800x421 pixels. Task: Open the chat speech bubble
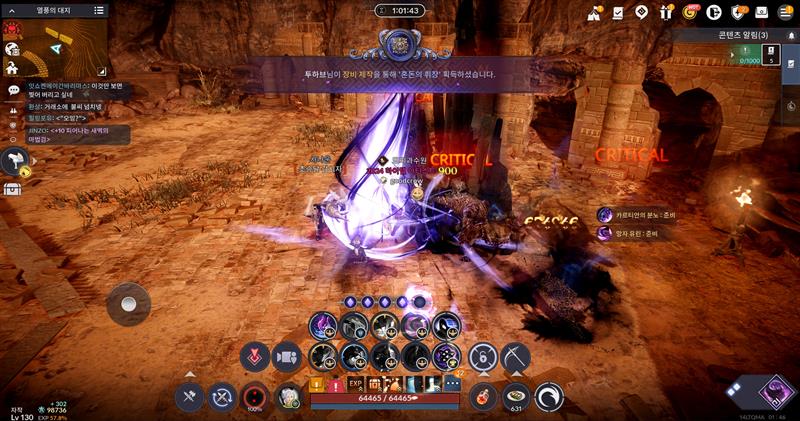(x=13, y=90)
